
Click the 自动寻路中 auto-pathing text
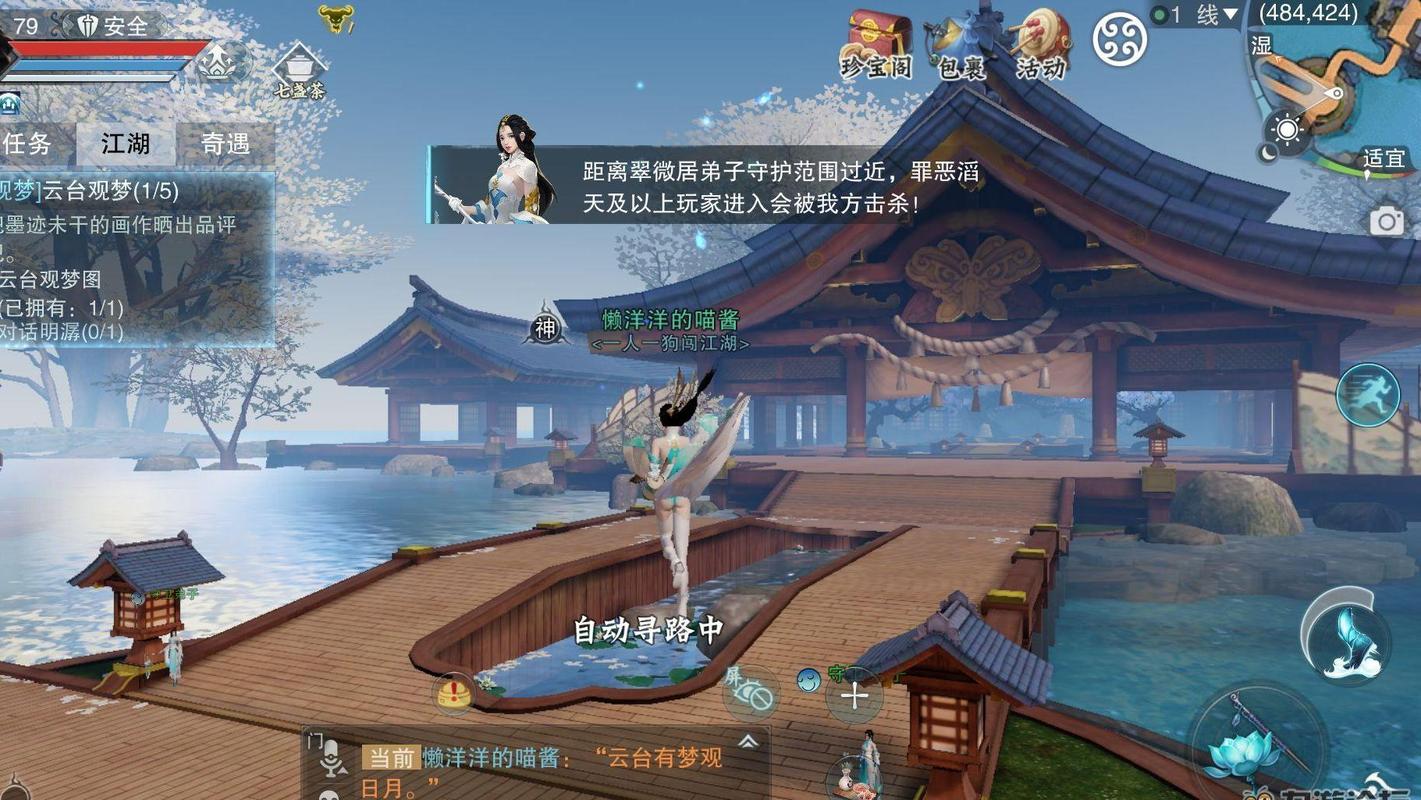click(x=648, y=629)
